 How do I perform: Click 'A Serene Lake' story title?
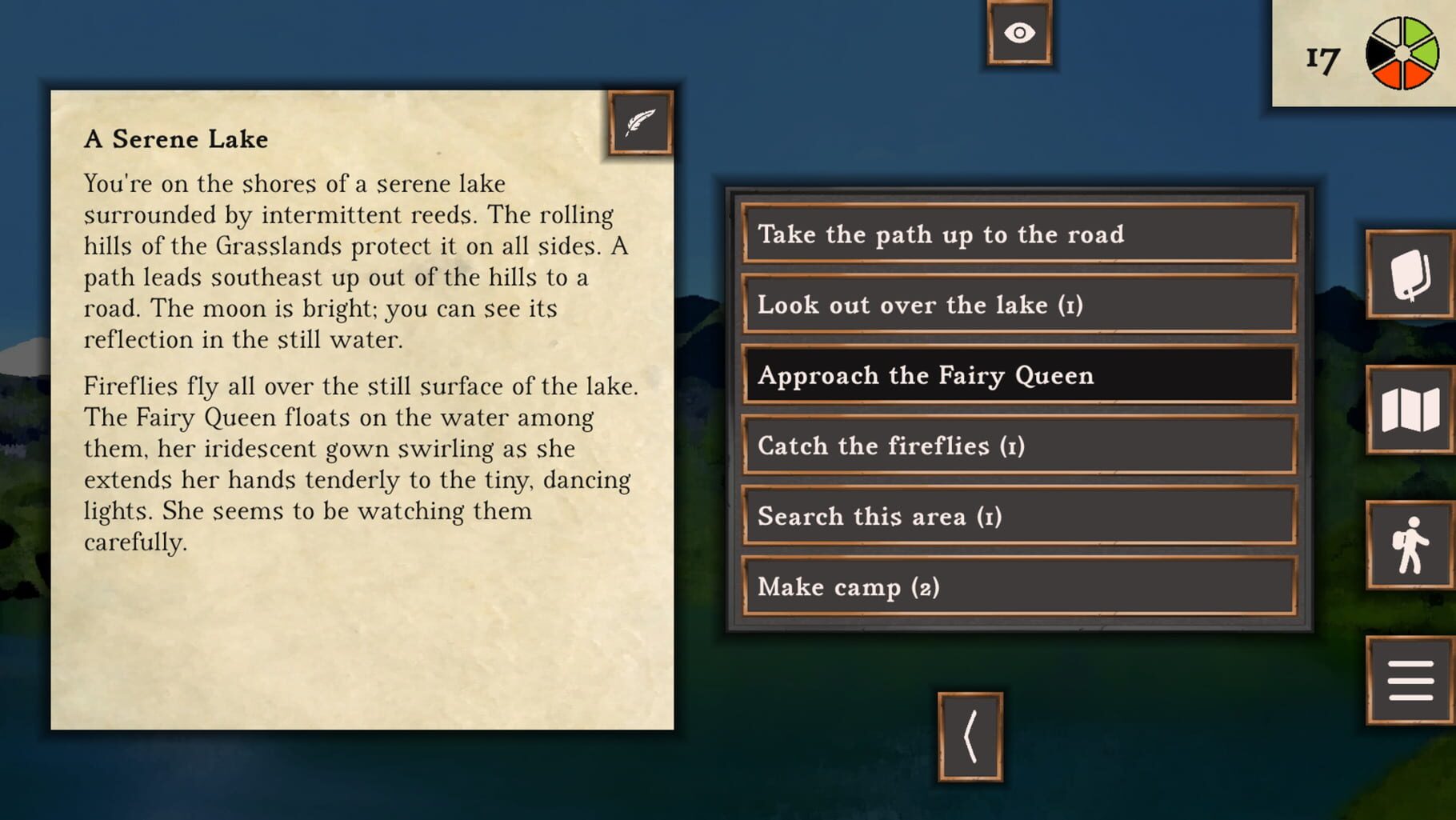point(174,138)
